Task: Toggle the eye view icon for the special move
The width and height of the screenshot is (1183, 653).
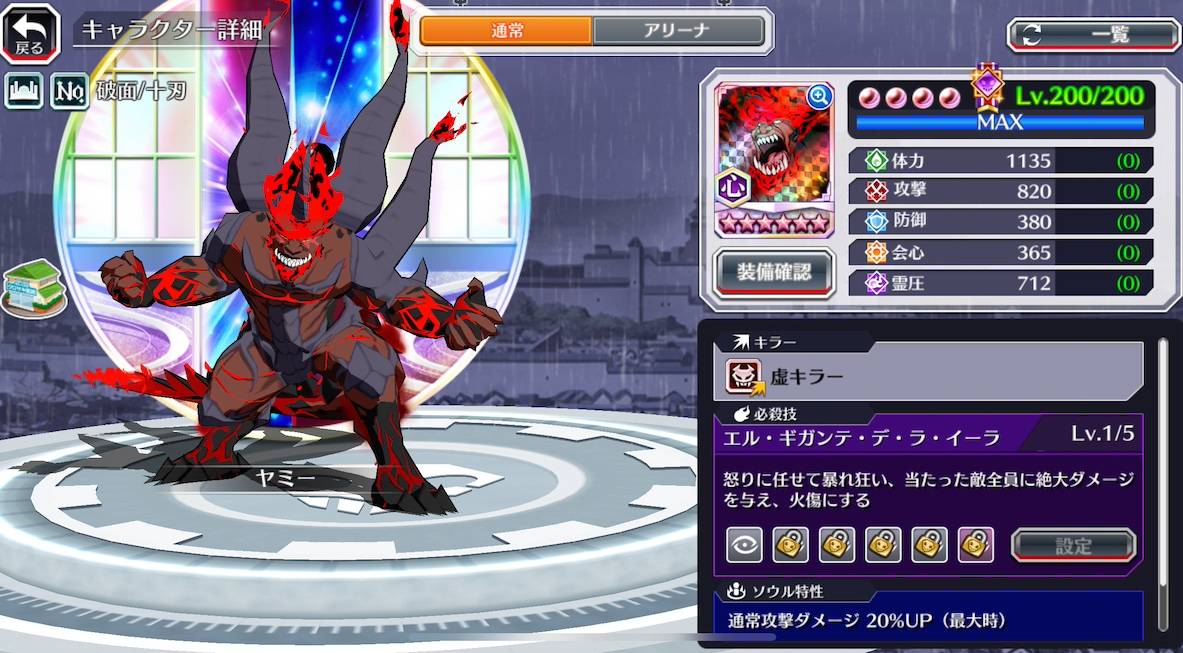Action: pos(744,545)
